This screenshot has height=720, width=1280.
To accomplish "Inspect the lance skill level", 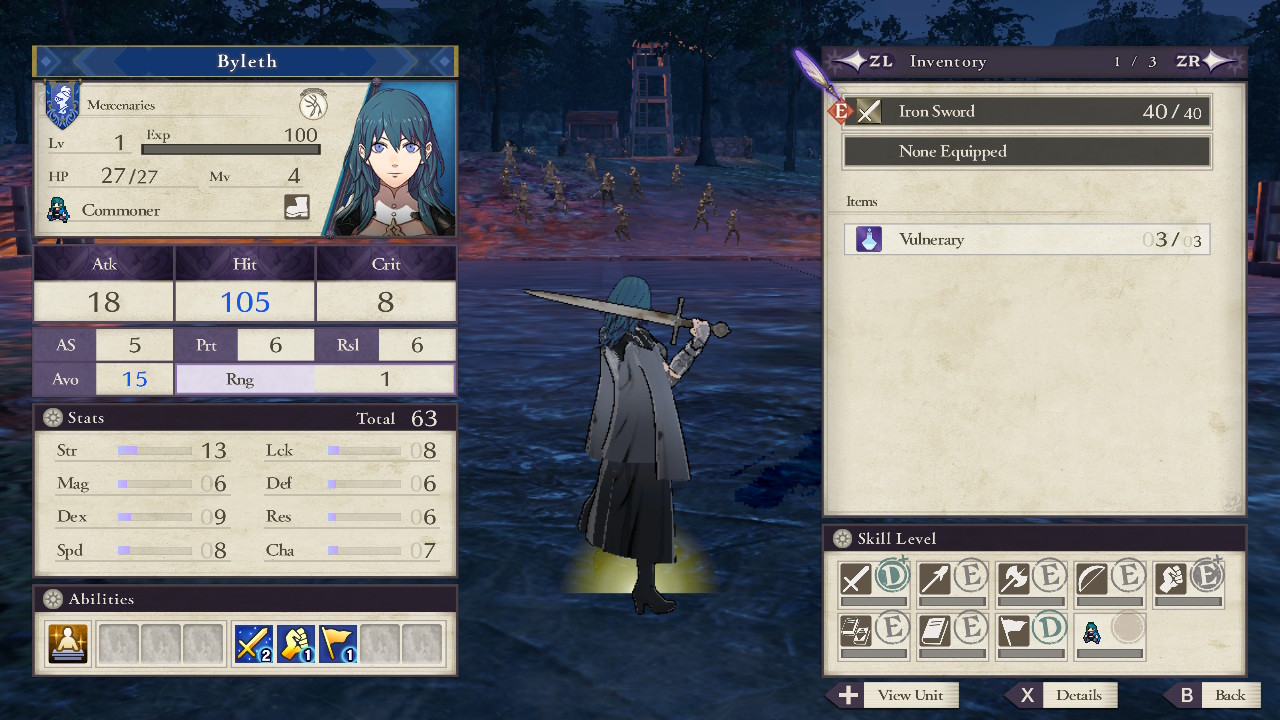I will click(953, 579).
